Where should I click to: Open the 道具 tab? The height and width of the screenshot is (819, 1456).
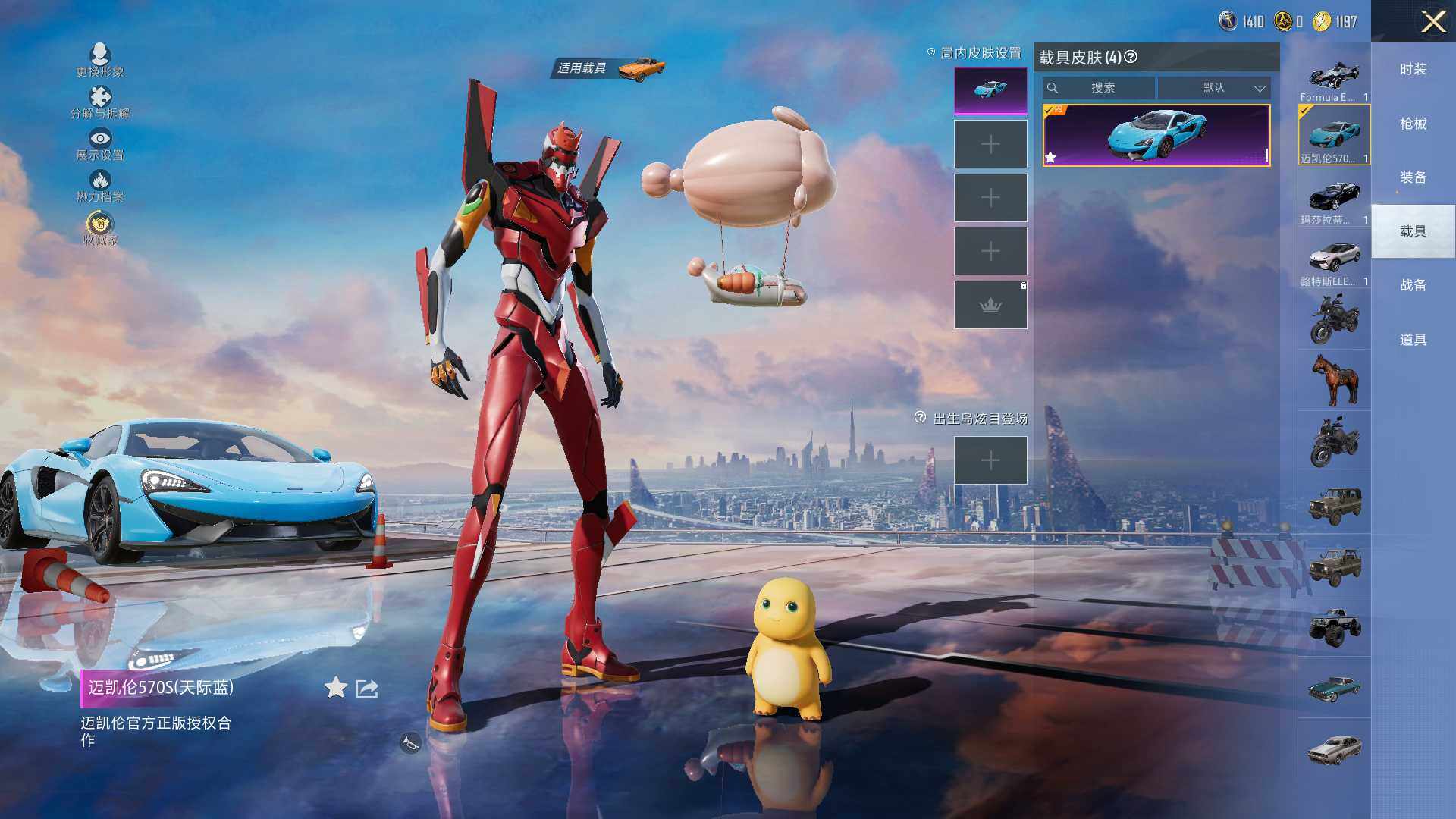[x=1413, y=340]
